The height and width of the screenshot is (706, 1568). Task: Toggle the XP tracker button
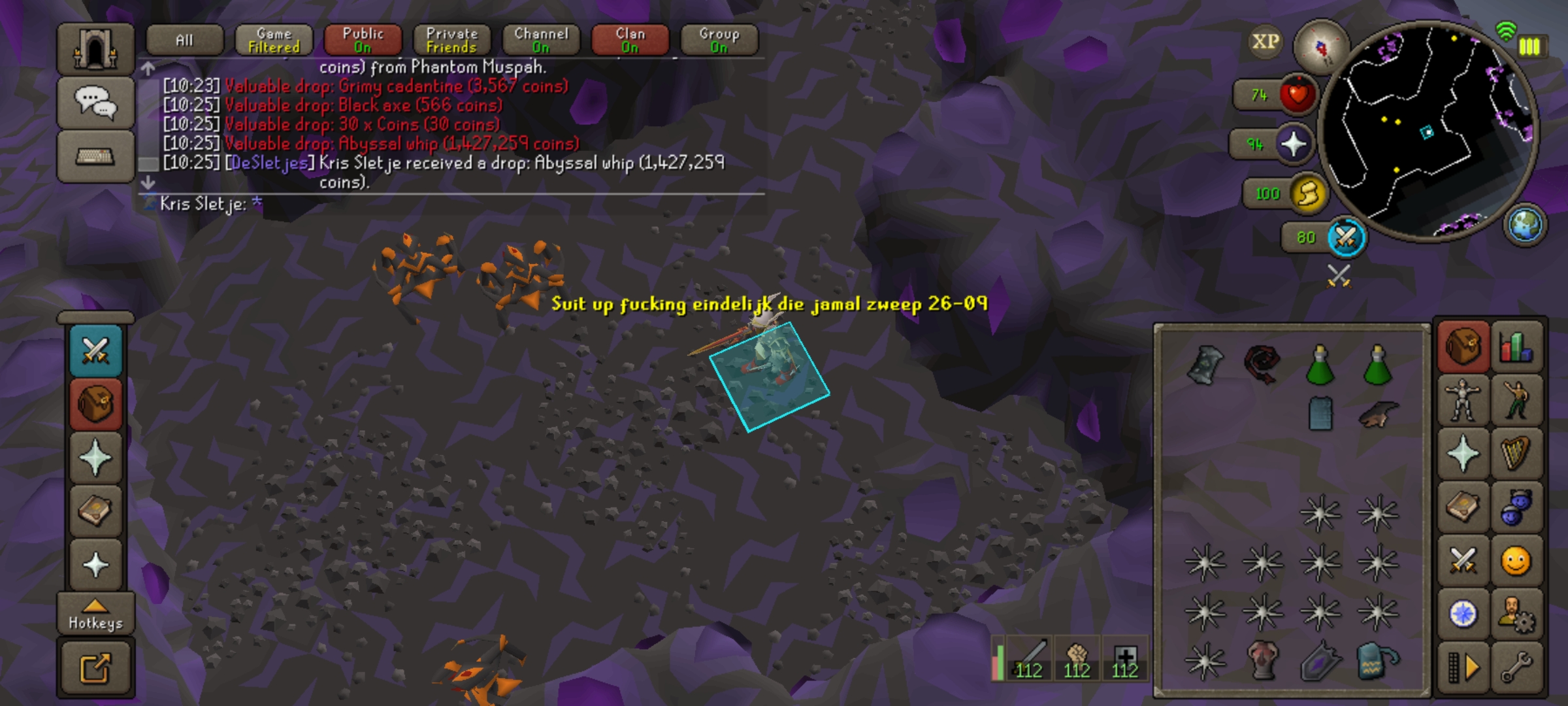click(x=1265, y=42)
